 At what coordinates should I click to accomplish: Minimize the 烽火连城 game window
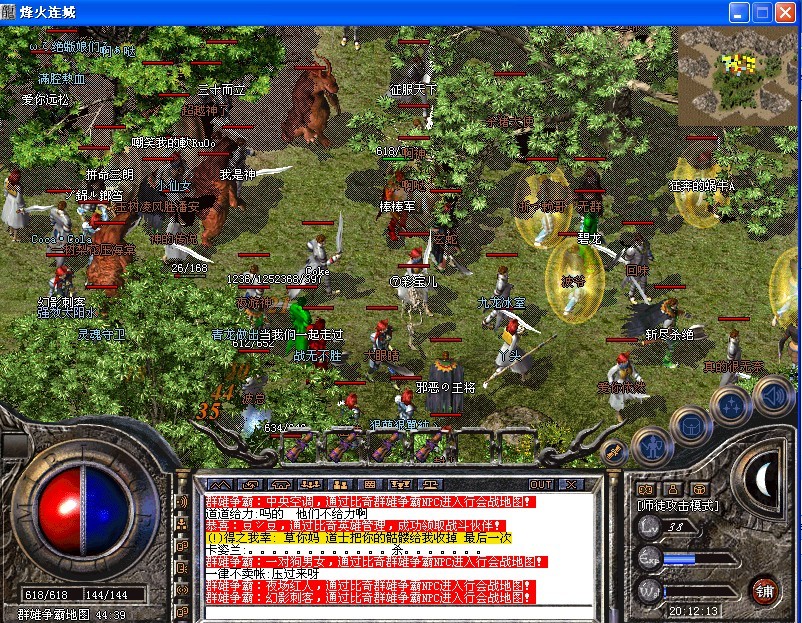(x=738, y=12)
